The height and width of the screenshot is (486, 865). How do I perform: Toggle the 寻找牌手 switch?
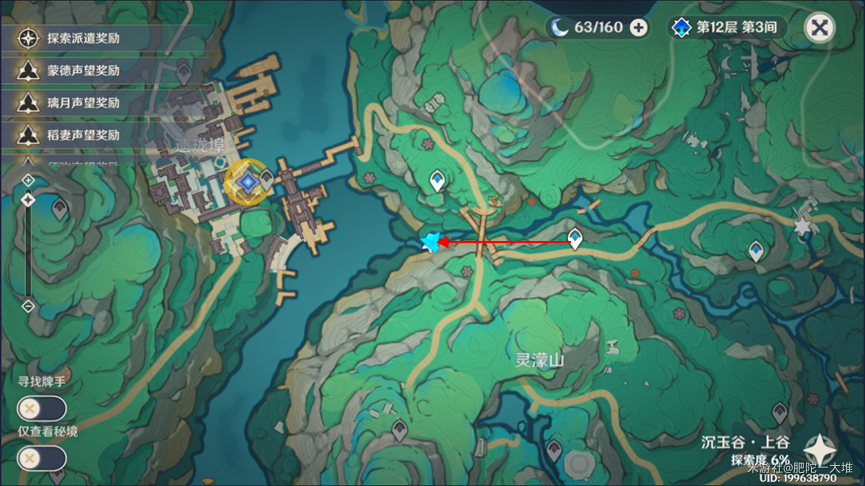tap(41, 408)
